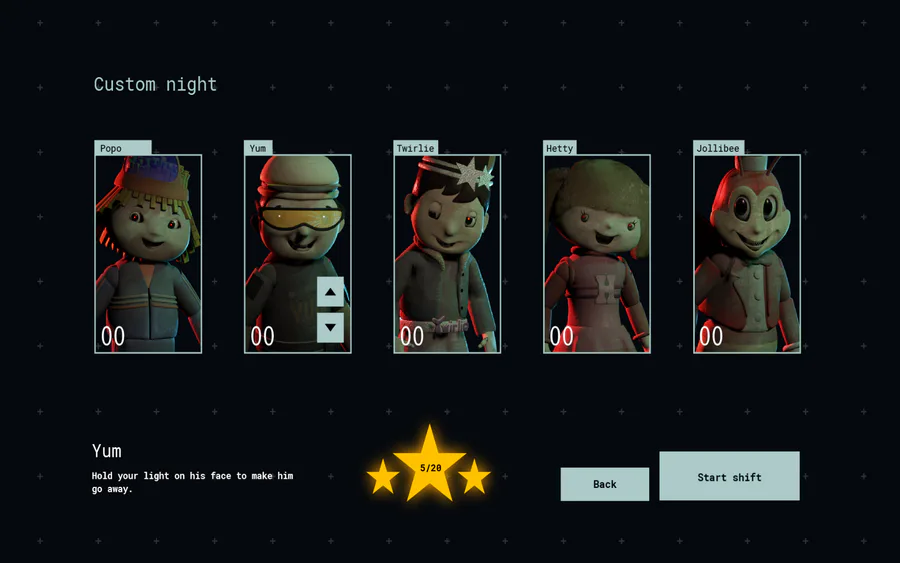Decrease Yum's difficulty with down arrow
The width and height of the screenshot is (900, 563).
click(330, 327)
